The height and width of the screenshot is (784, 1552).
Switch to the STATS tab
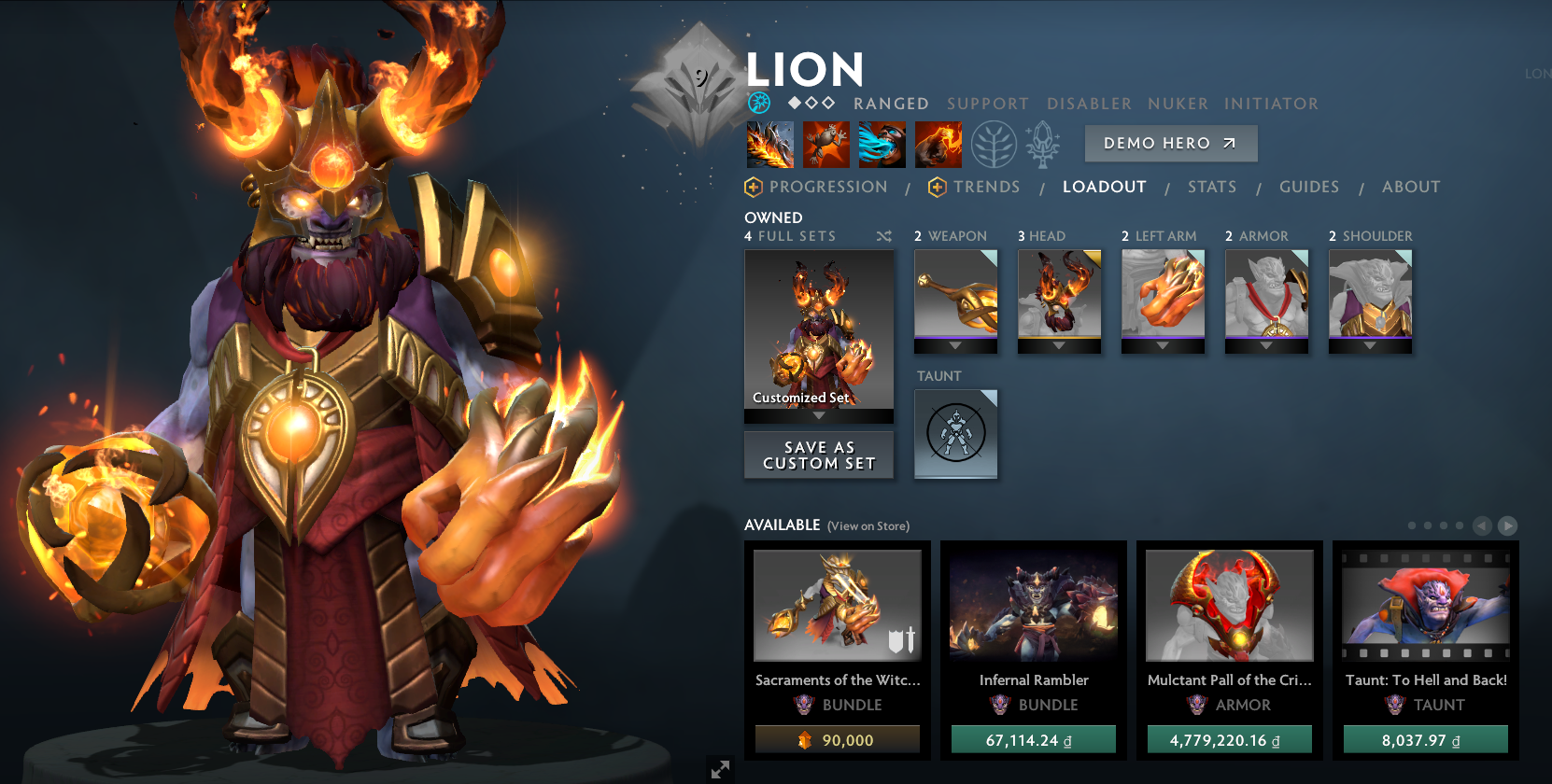[x=1211, y=187]
